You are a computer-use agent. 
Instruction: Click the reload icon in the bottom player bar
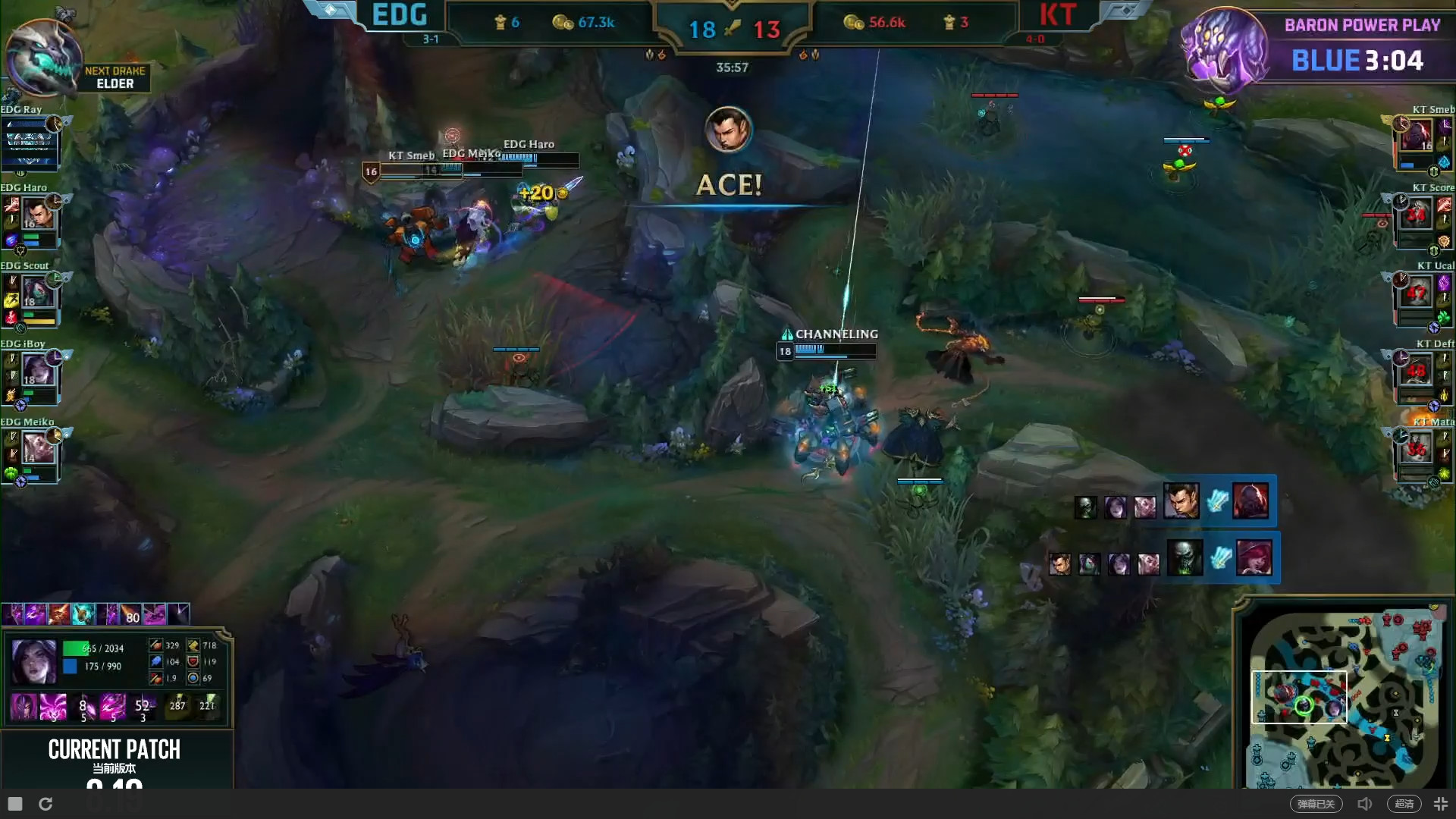45,804
